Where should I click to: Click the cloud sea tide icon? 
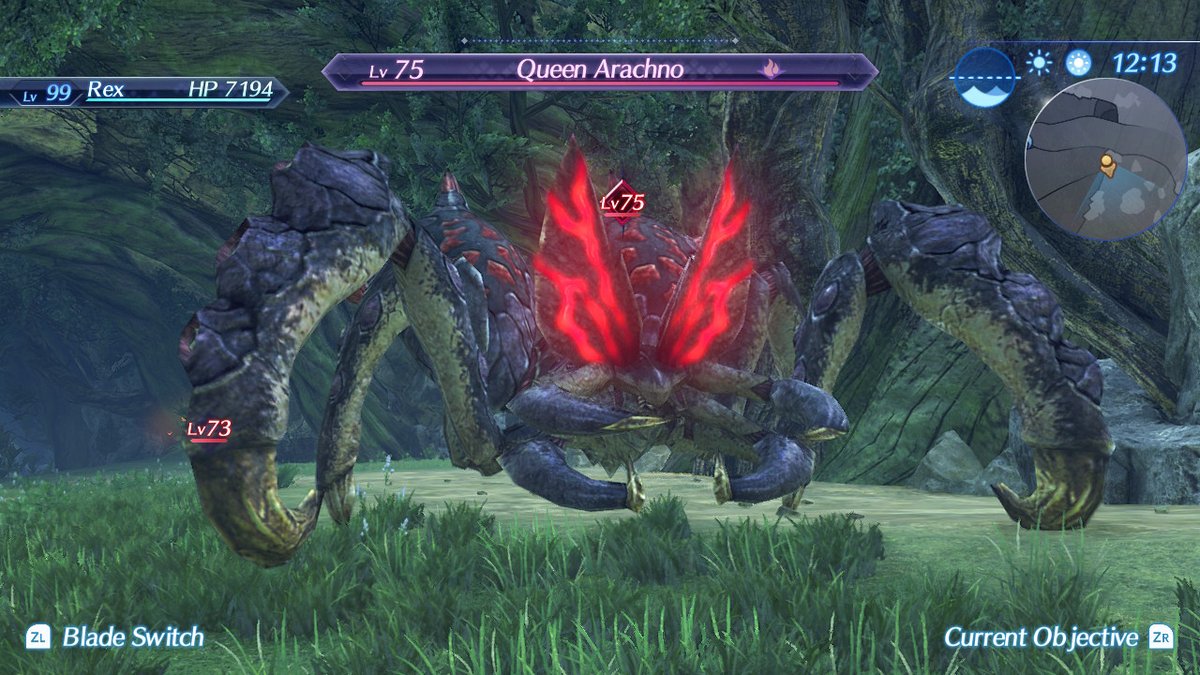[984, 77]
